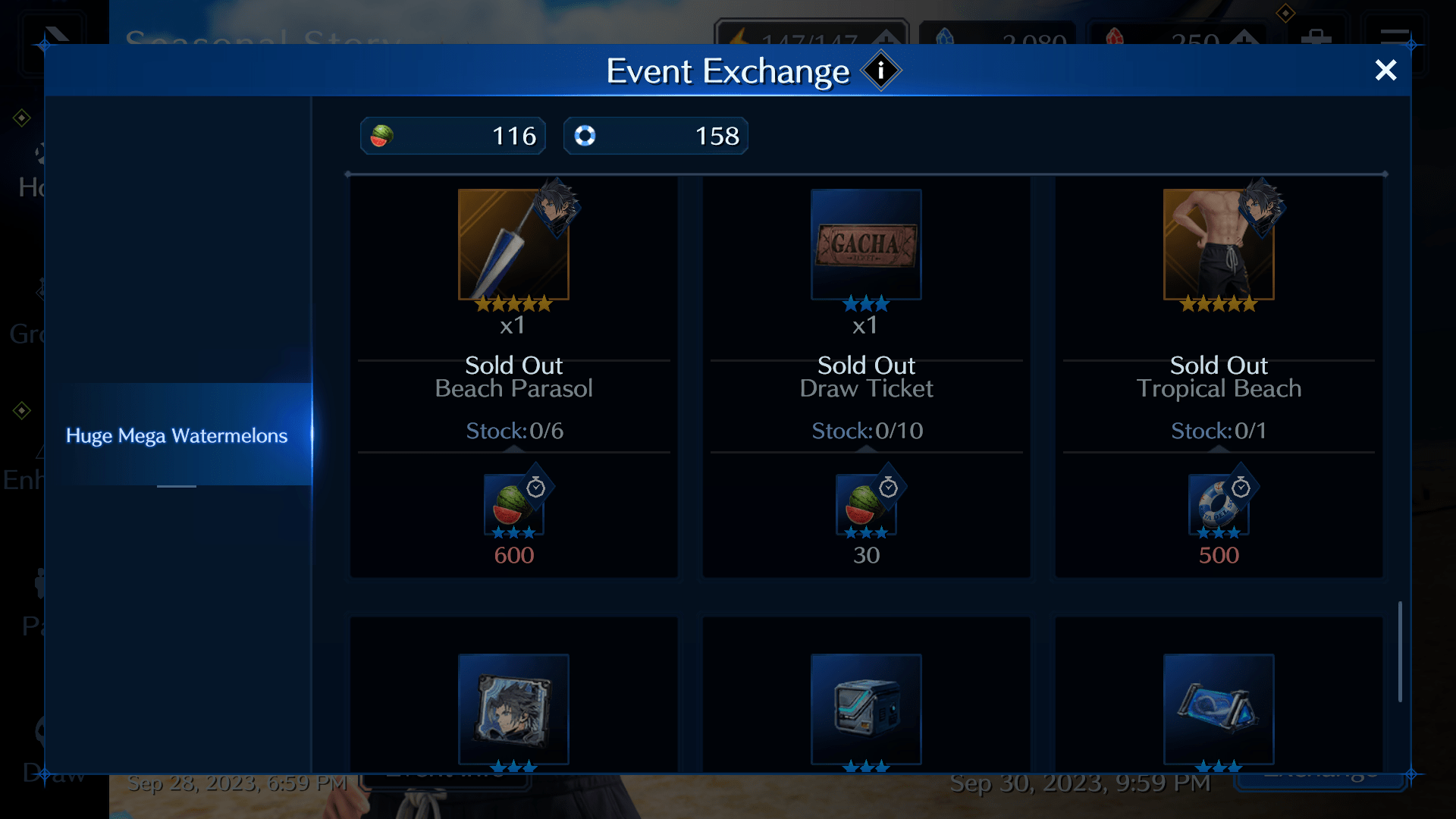
Task: Click the 600 watermelon price label
Action: pos(514,554)
